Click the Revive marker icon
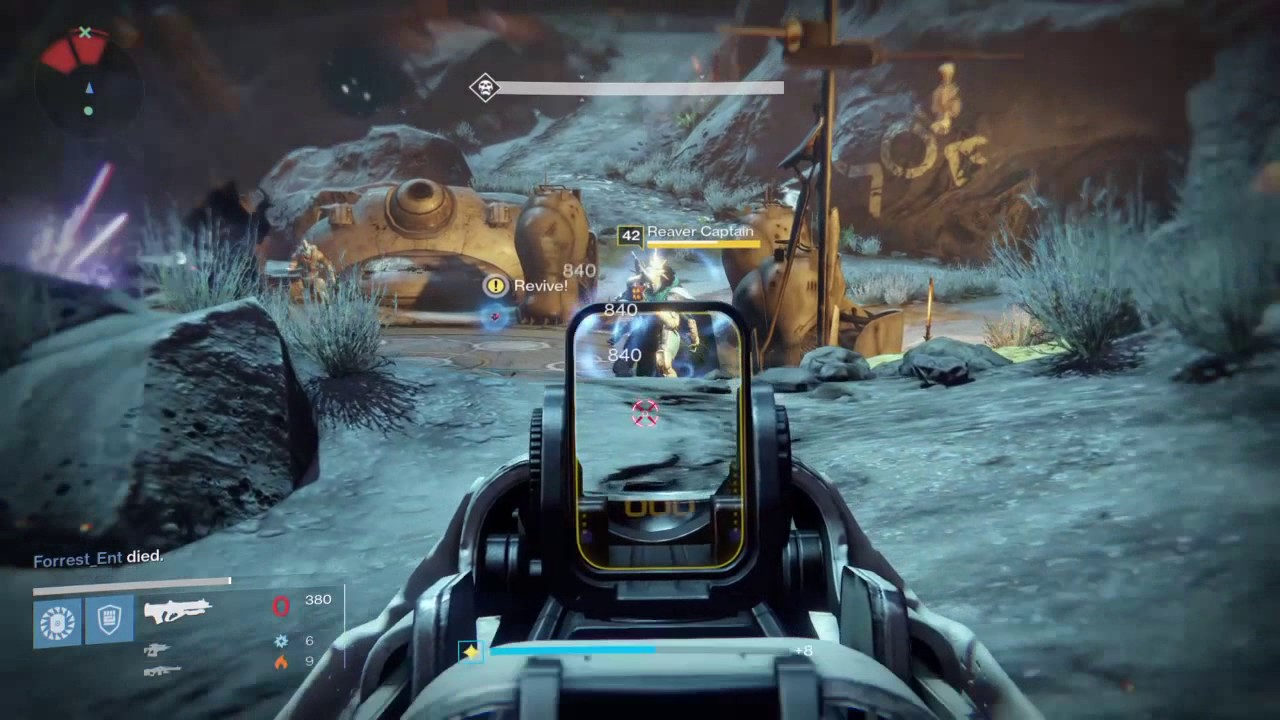Image resolution: width=1280 pixels, height=720 pixels. (x=496, y=286)
